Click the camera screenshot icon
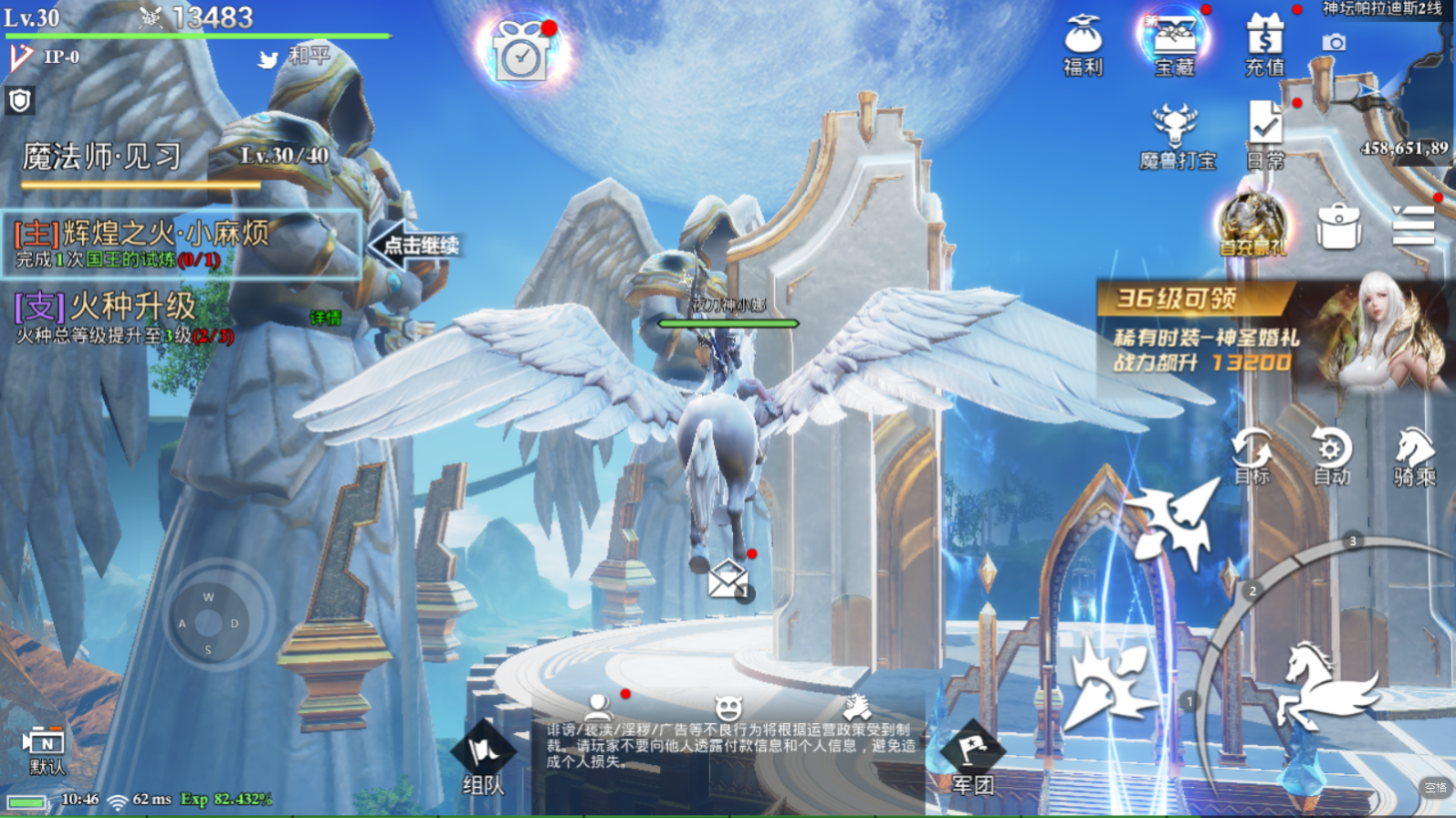 (x=1334, y=43)
